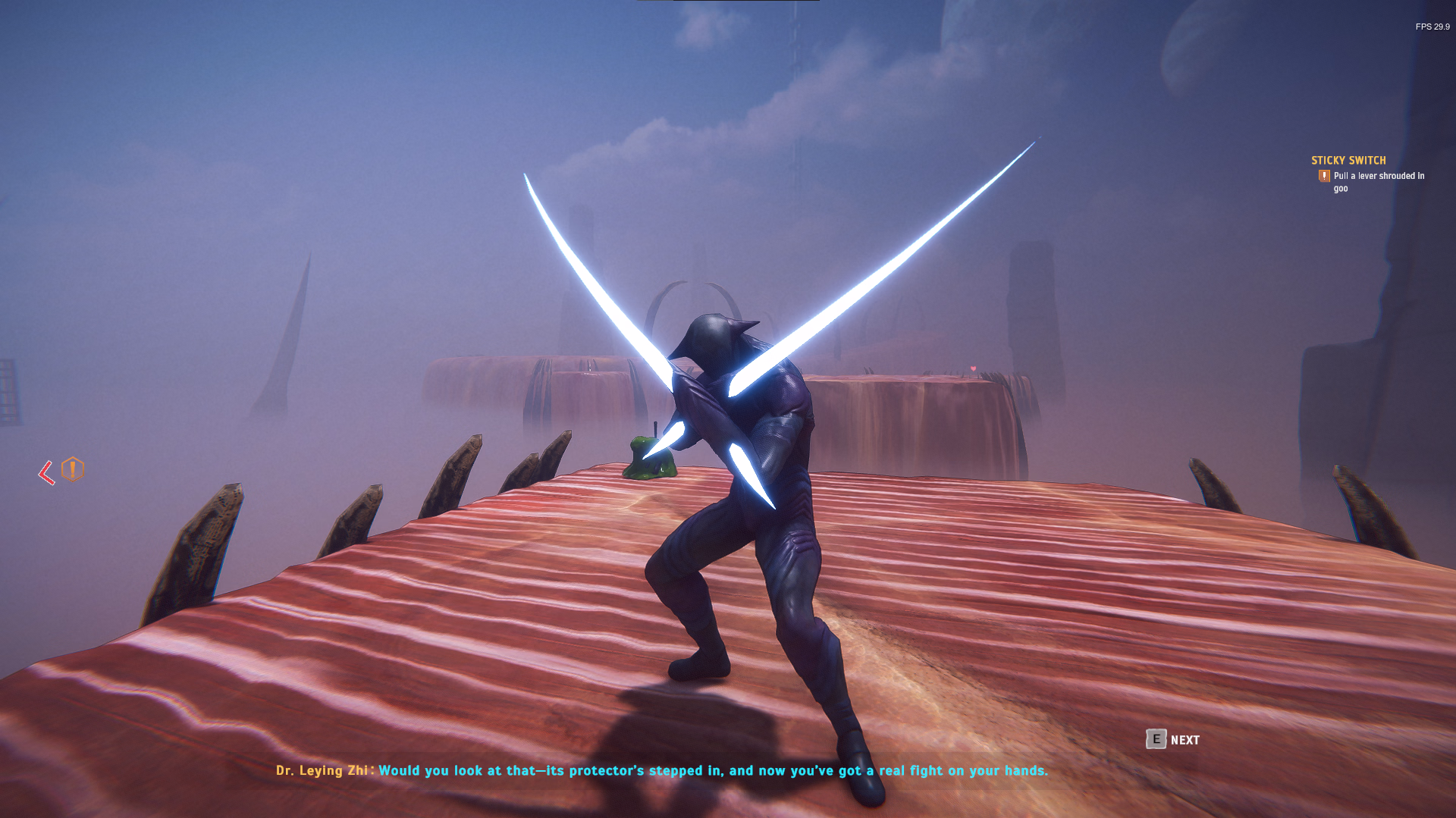
Task: Click the orange objective icon beside the lever task
Action: (x=1324, y=176)
